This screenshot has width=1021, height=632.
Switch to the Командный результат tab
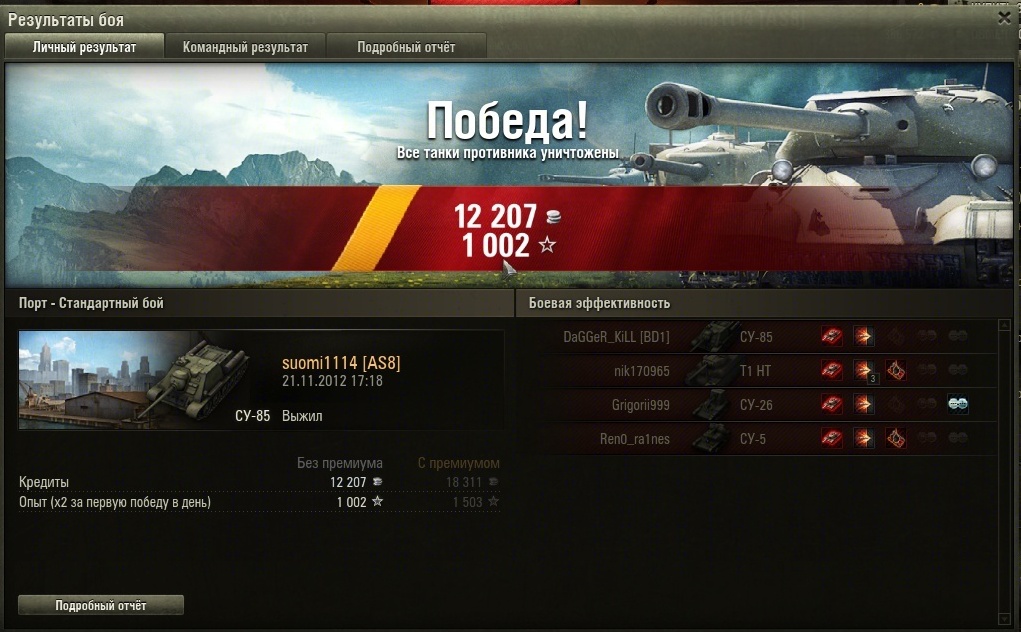[x=245, y=47]
